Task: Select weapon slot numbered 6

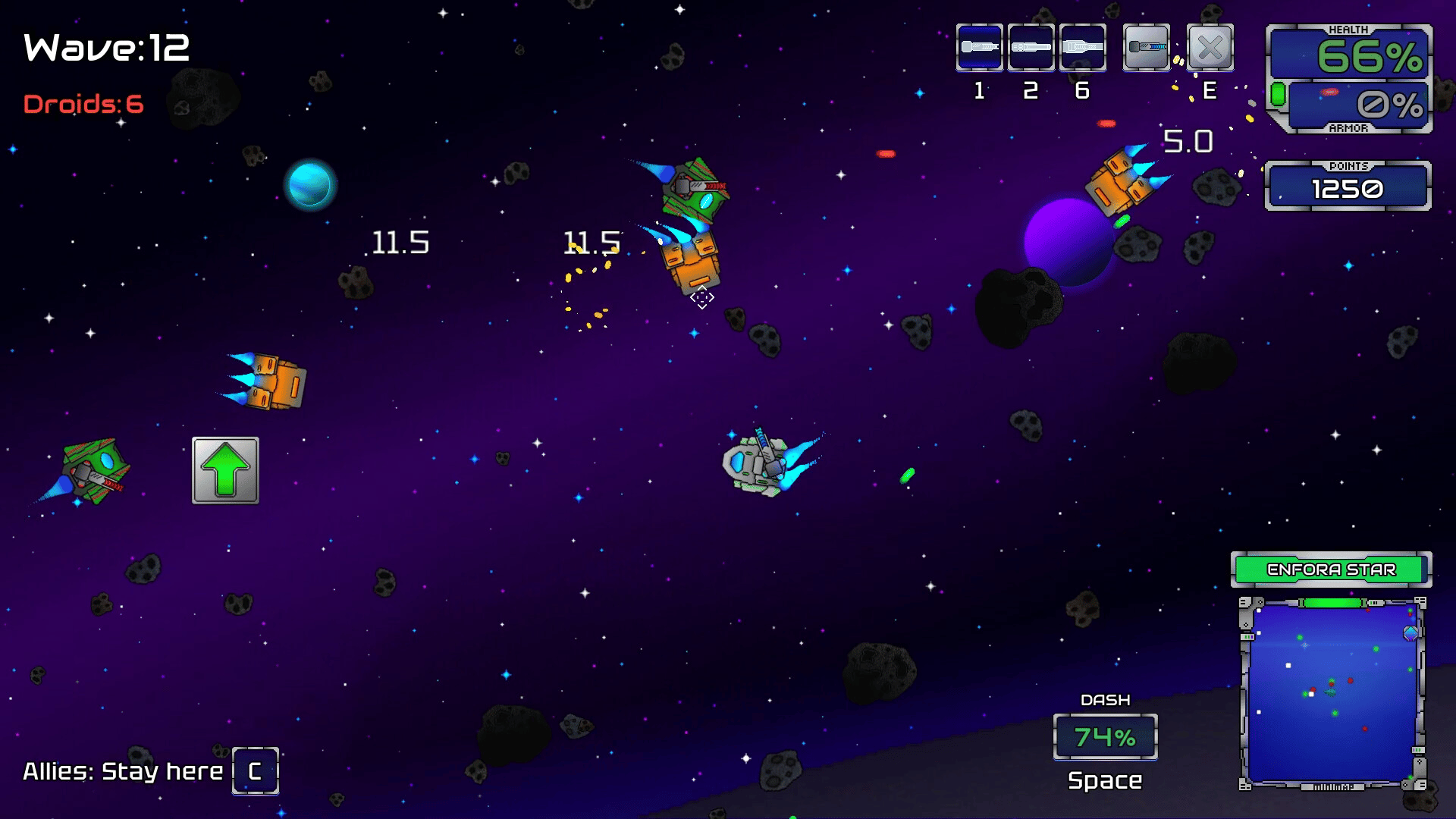Action: coord(1082,47)
